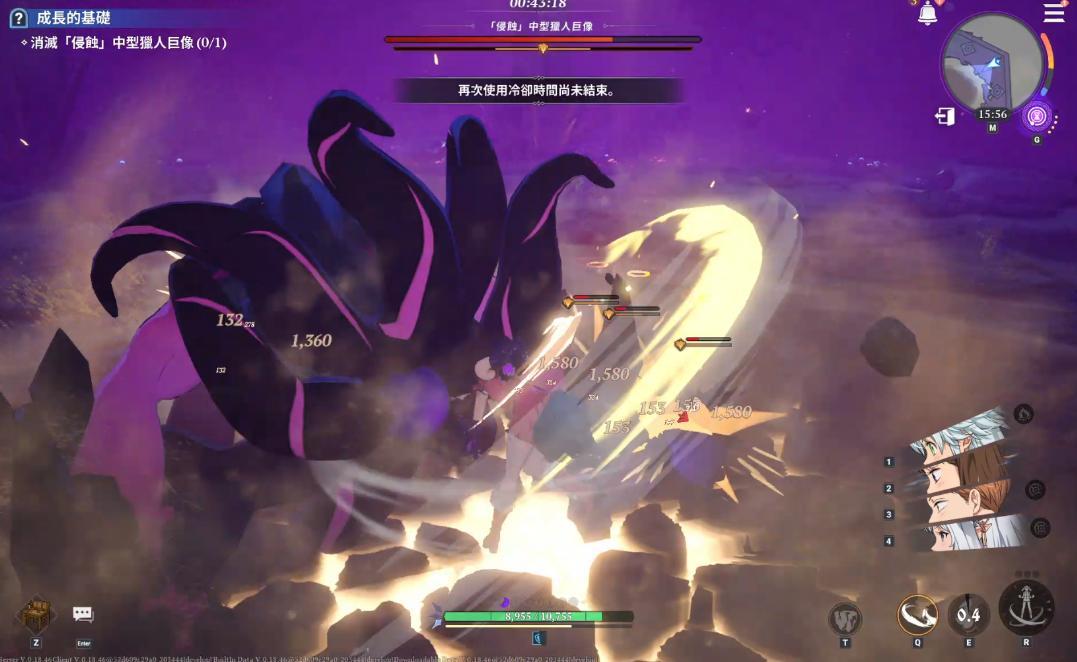Open the crate icon in bottom corner
The width and height of the screenshot is (1077, 662).
point(36,614)
